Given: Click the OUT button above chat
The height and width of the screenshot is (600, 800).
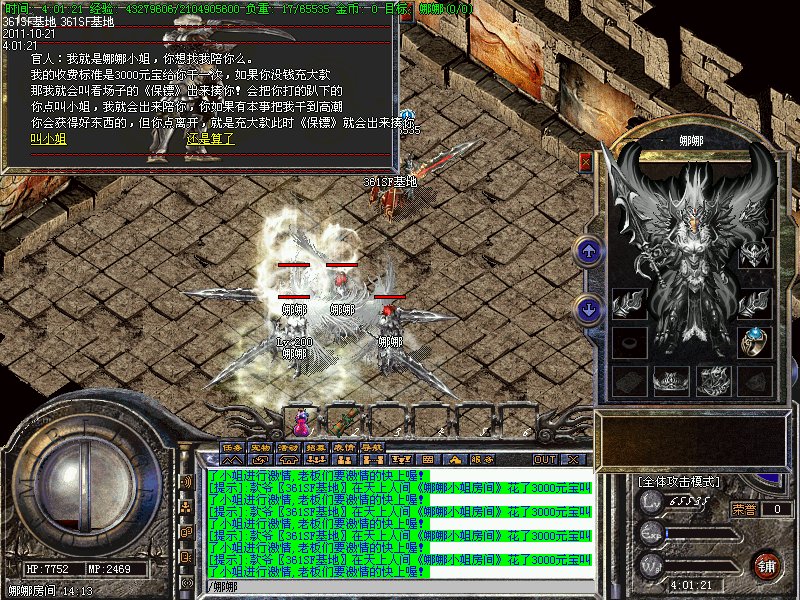Looking at the screenshot, I should tap(544, 459).
